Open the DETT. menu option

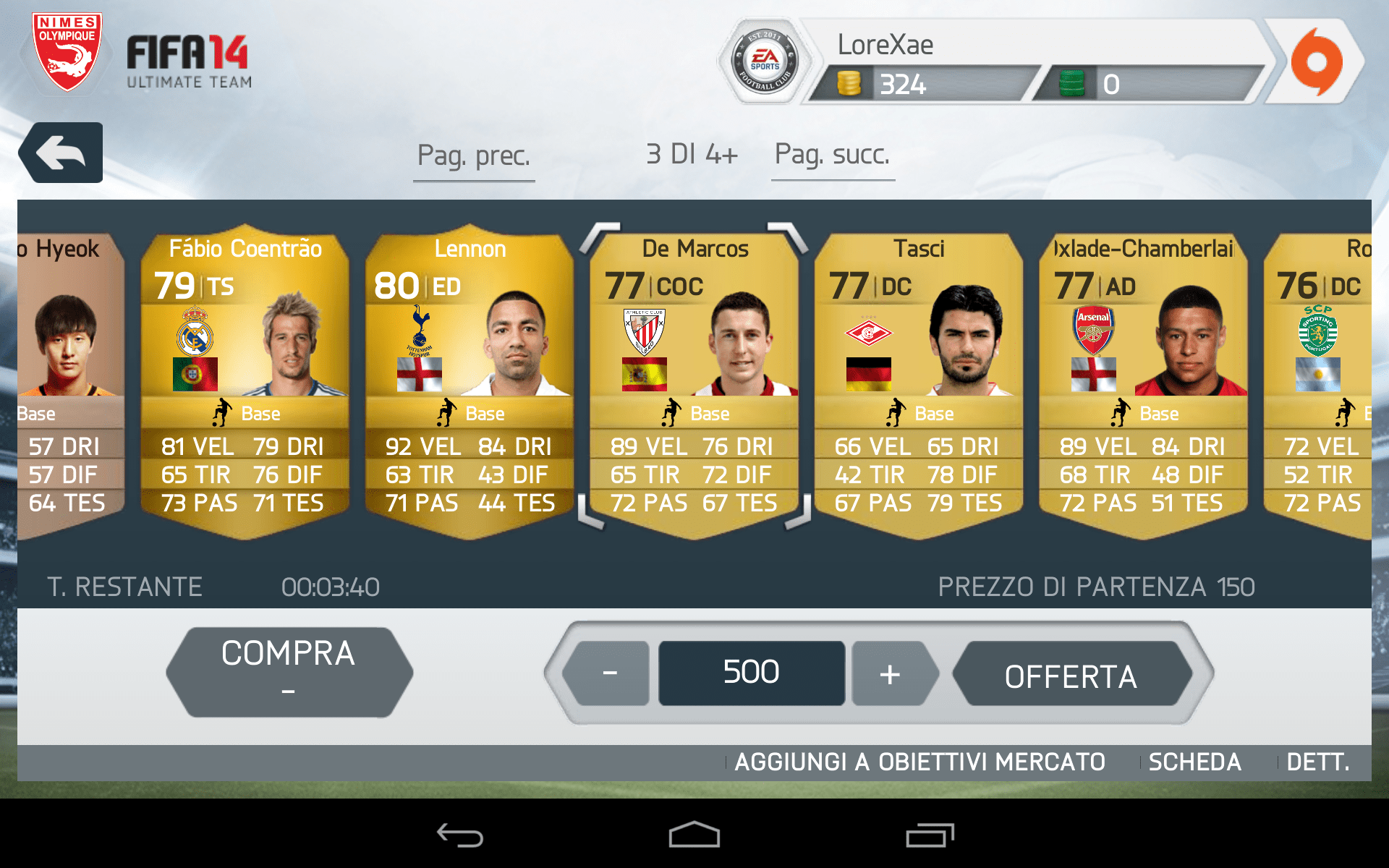coord(1318,762)
